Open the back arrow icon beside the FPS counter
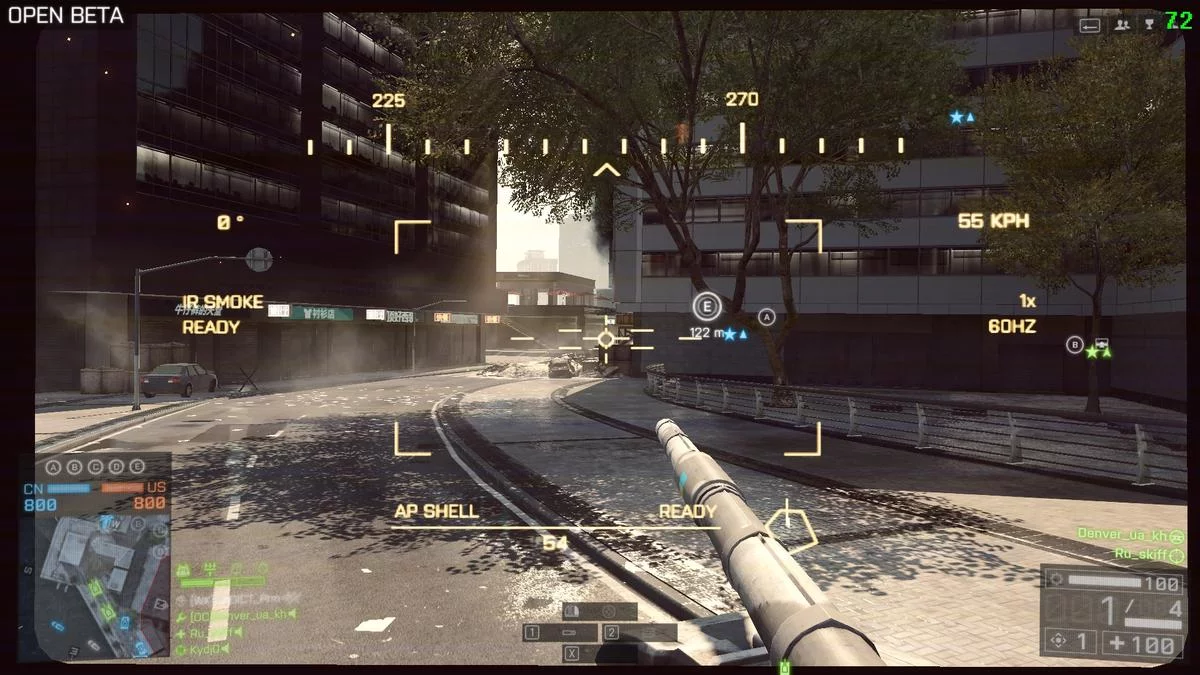Viewport: 1200px width, 675px height. point(1090,24)
